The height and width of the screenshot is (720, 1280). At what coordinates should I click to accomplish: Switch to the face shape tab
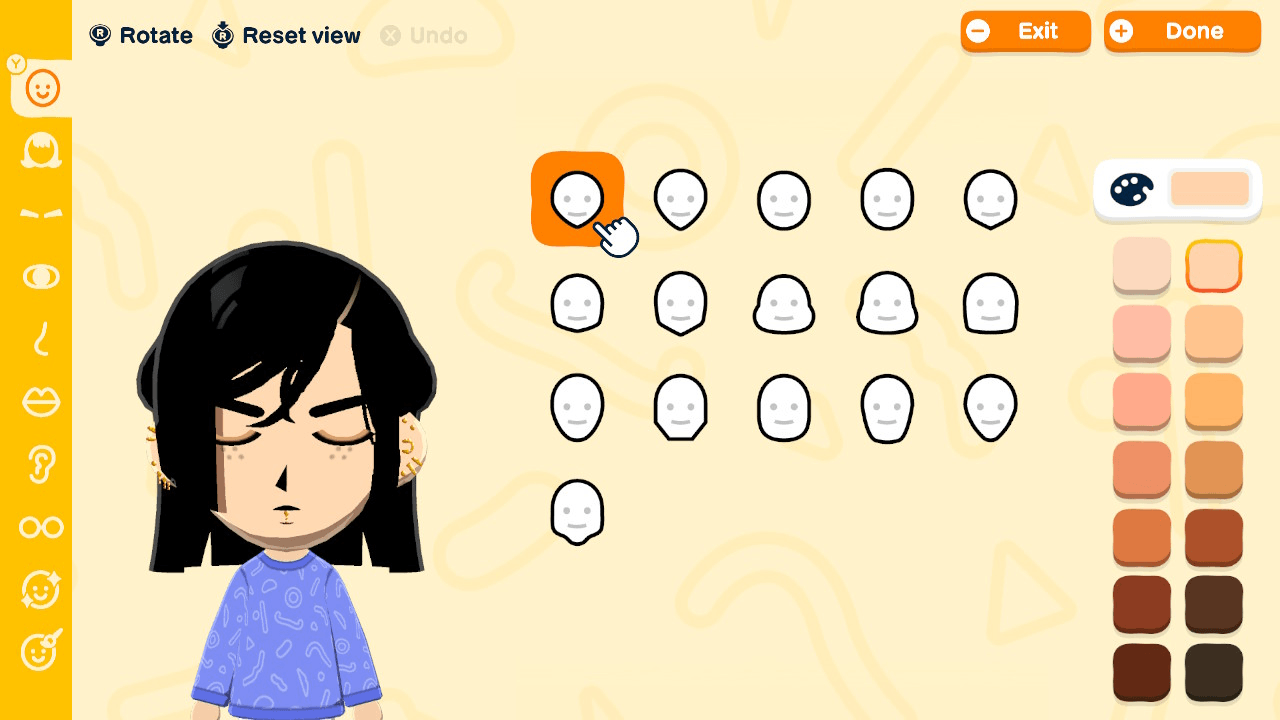tap(40, 88)
